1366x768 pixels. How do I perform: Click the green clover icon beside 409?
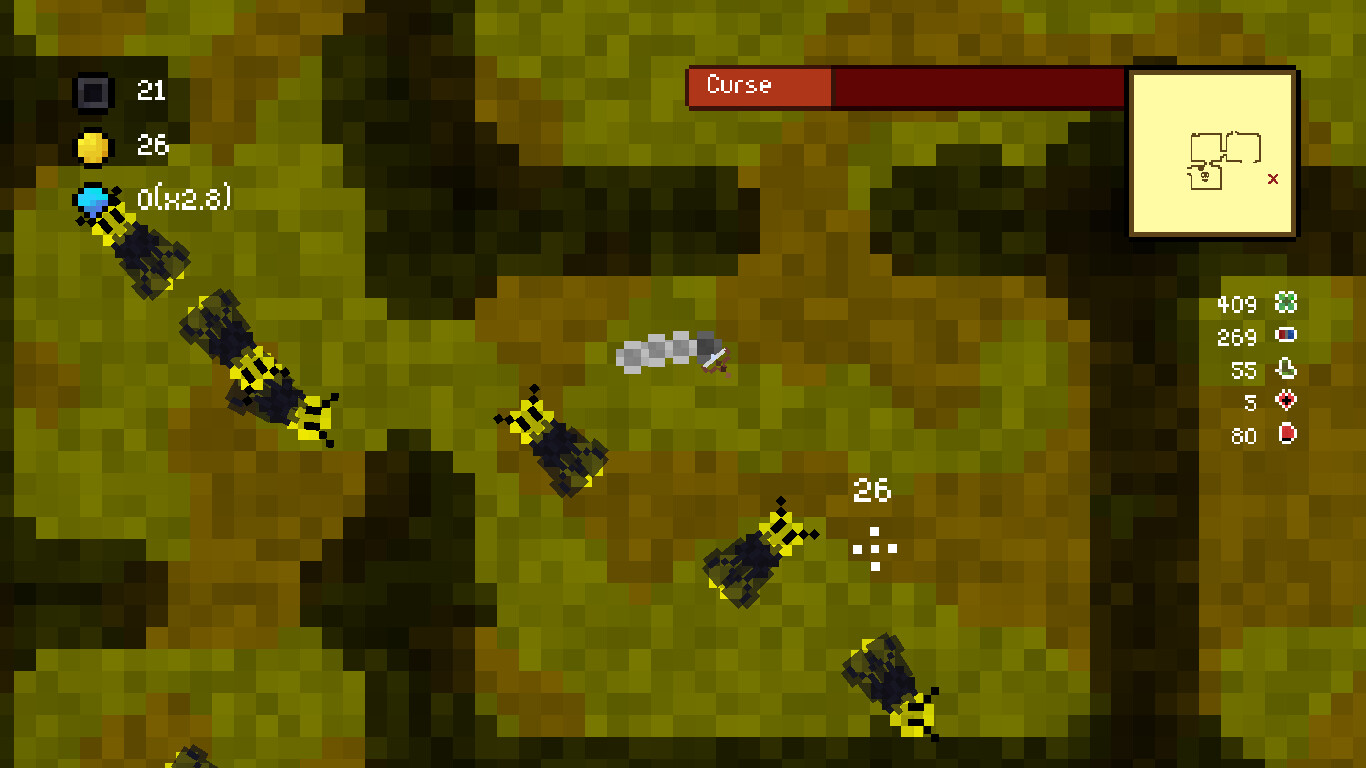click(x=1285, y=303)
